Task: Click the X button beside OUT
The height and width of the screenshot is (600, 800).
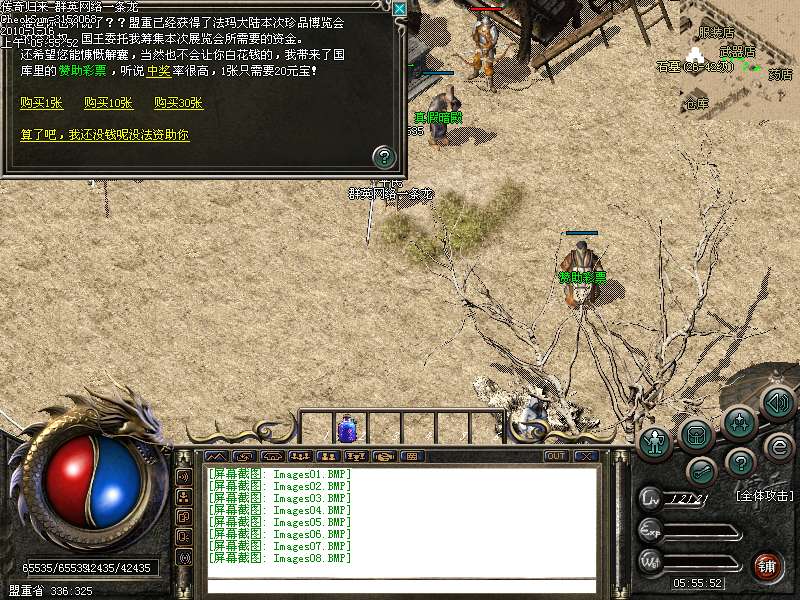Action: [585, 456]
